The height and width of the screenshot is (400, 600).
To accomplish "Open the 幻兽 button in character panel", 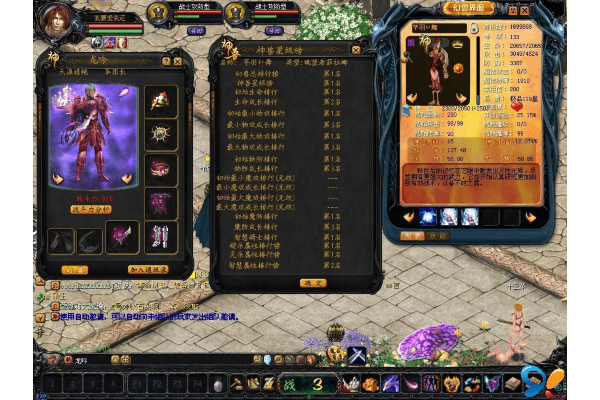I will (73, 270).
